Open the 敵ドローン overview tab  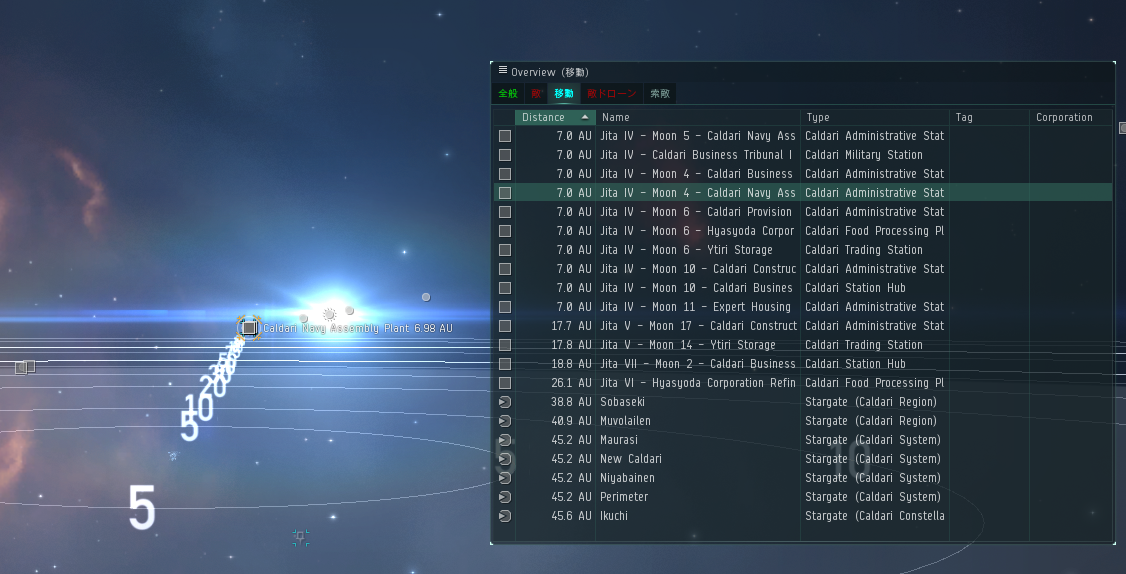(x=611, y=94)
